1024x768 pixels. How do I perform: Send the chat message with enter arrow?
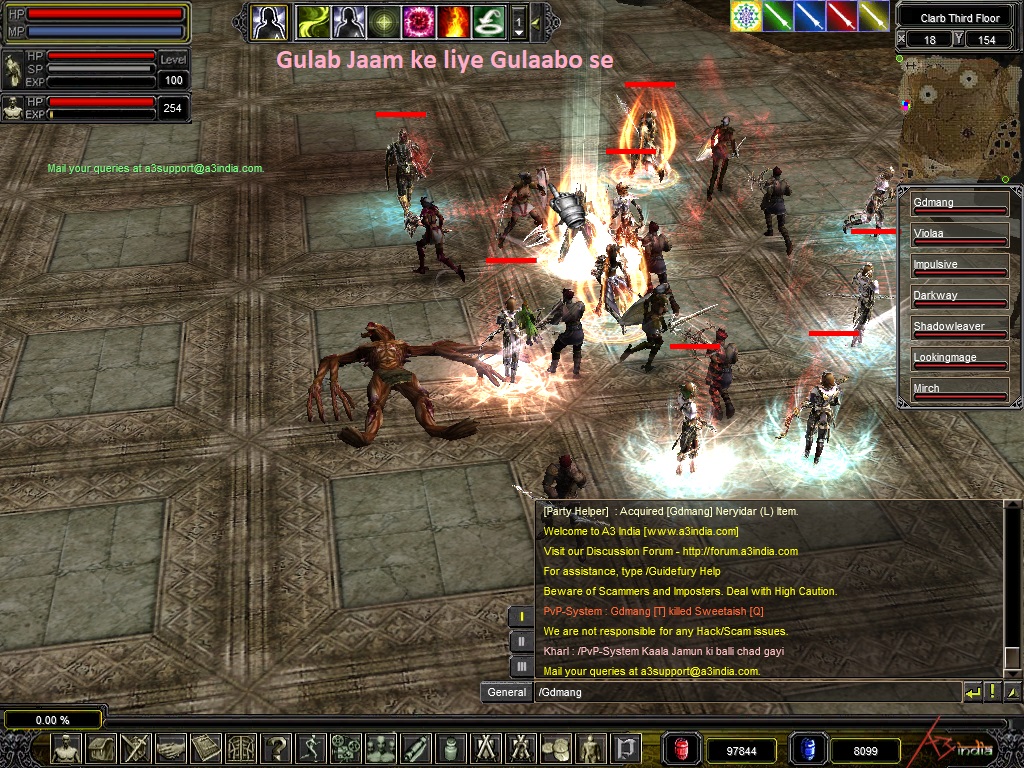tap(973, 692)
